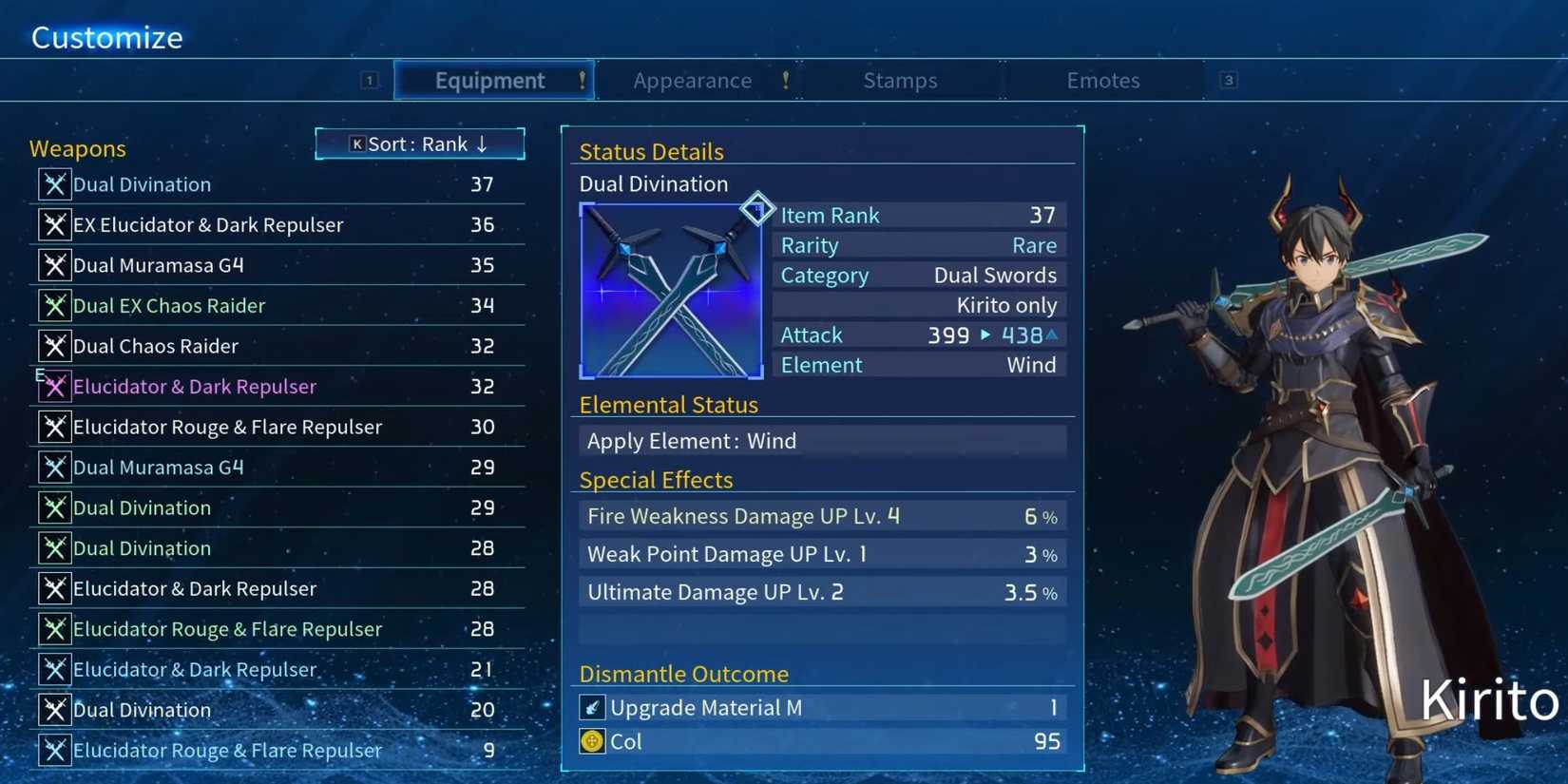Select the Dual Chaos Raider weapon entry
This screenshot has width=1568, height=784.
point(190,346)
